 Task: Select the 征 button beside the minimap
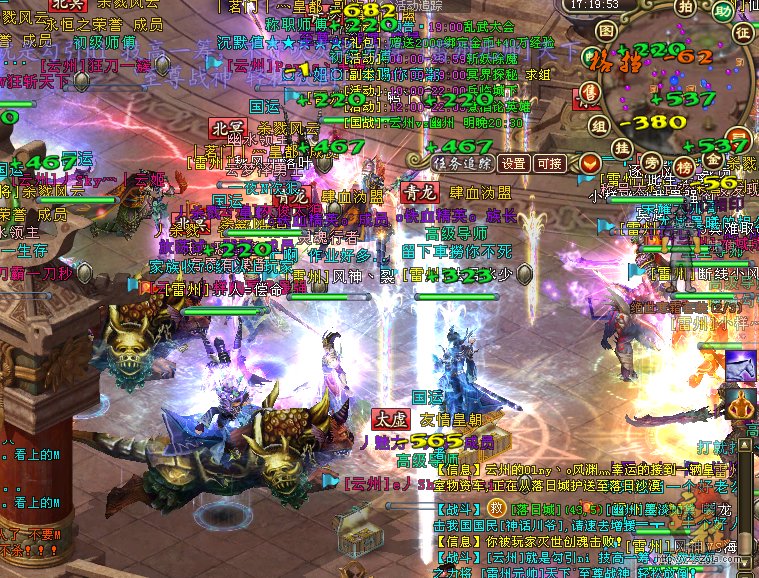[x=742, y=33]
